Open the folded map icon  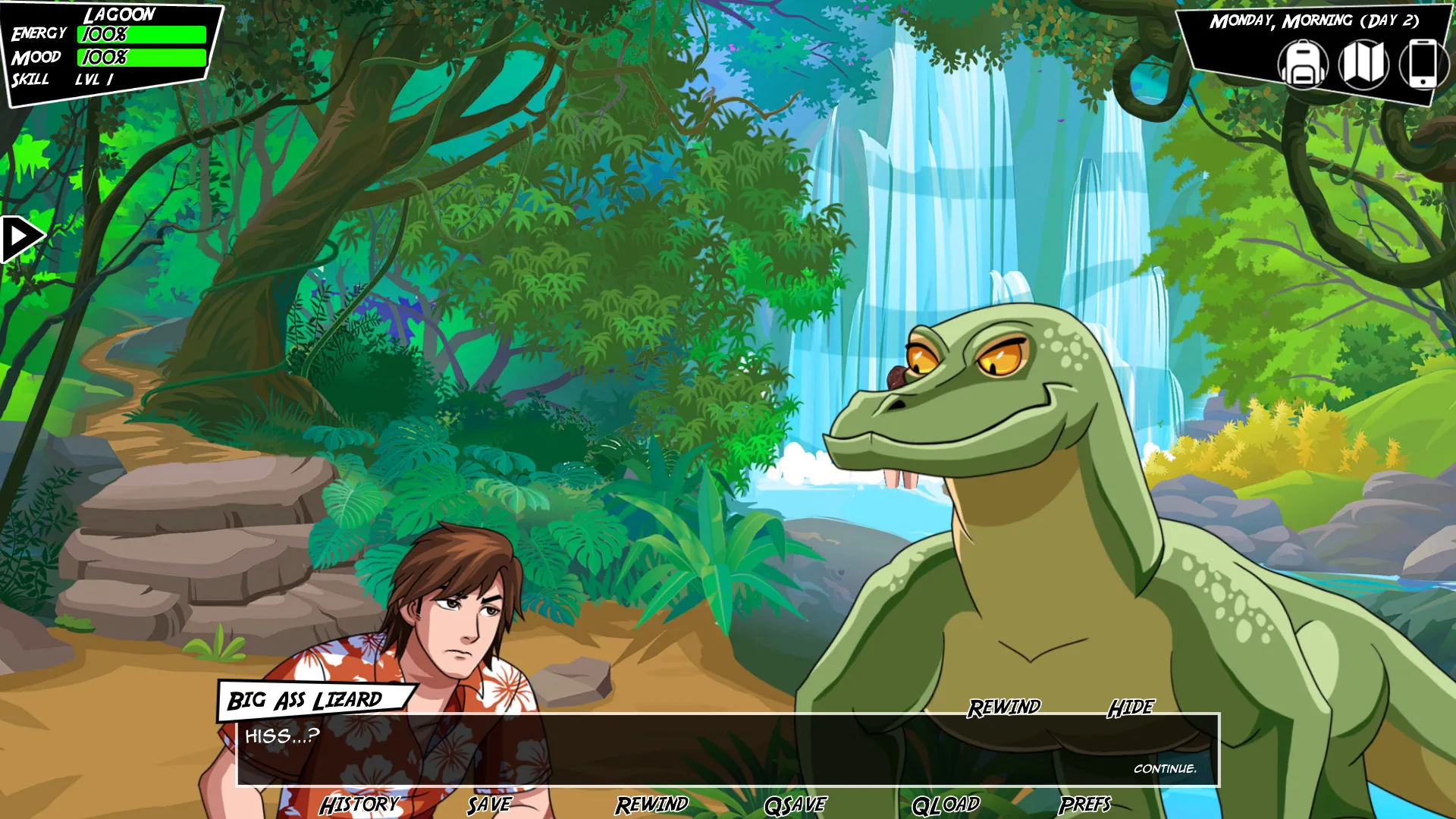[x=1363, y=64]
